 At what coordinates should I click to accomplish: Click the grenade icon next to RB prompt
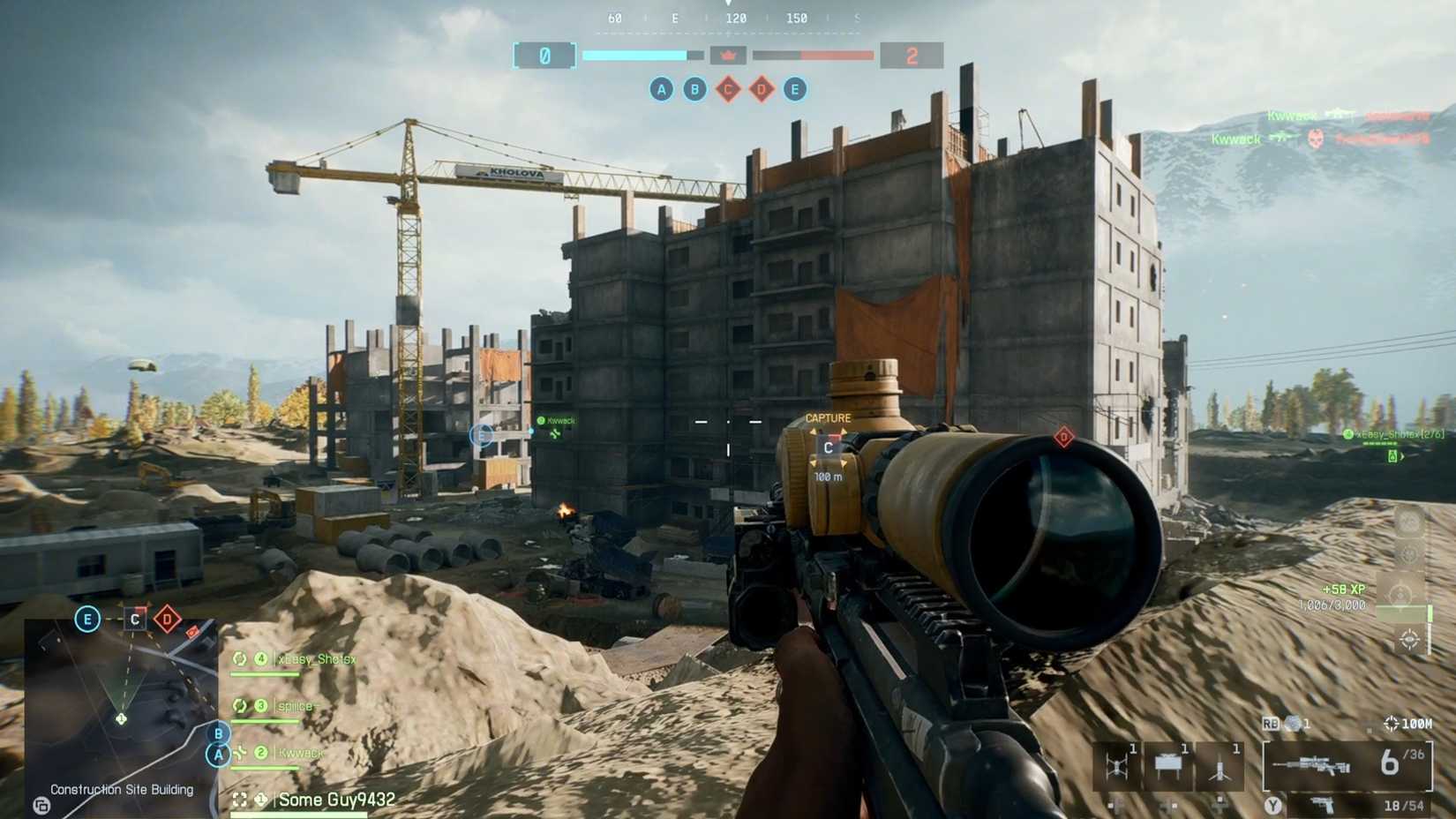pos(1291,723)
